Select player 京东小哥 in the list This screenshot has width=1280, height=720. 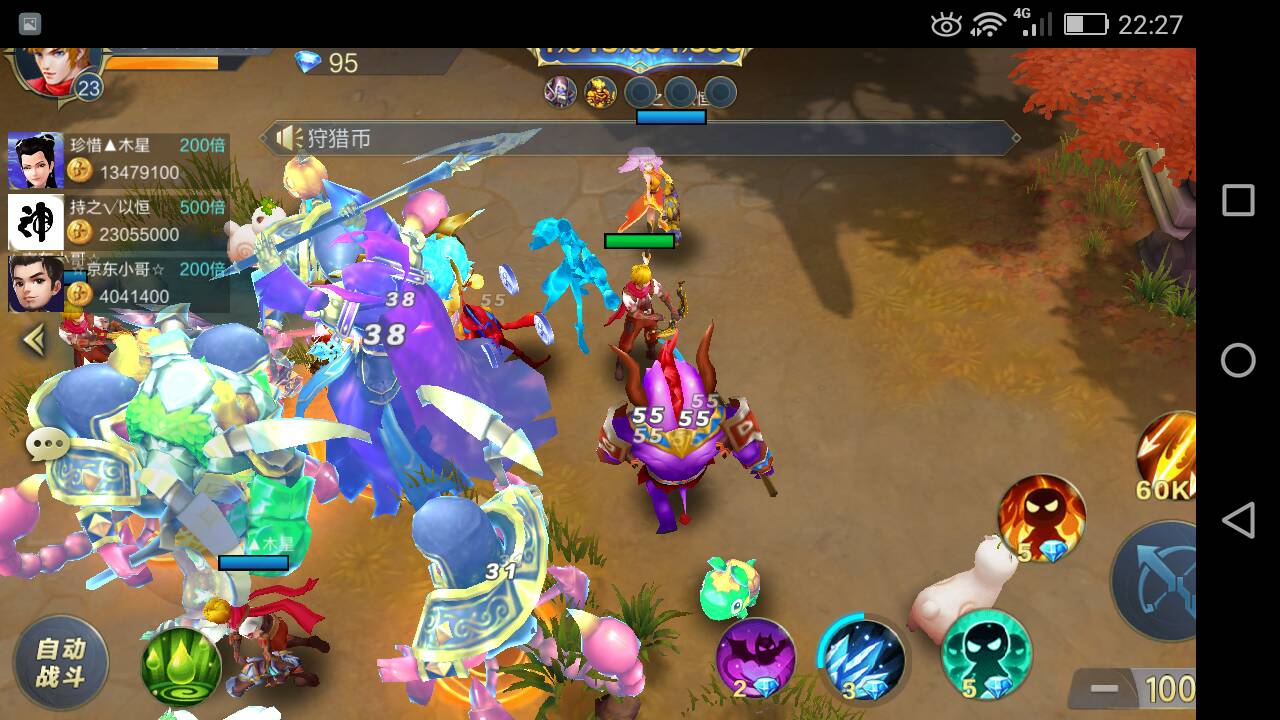pos(118,284)
